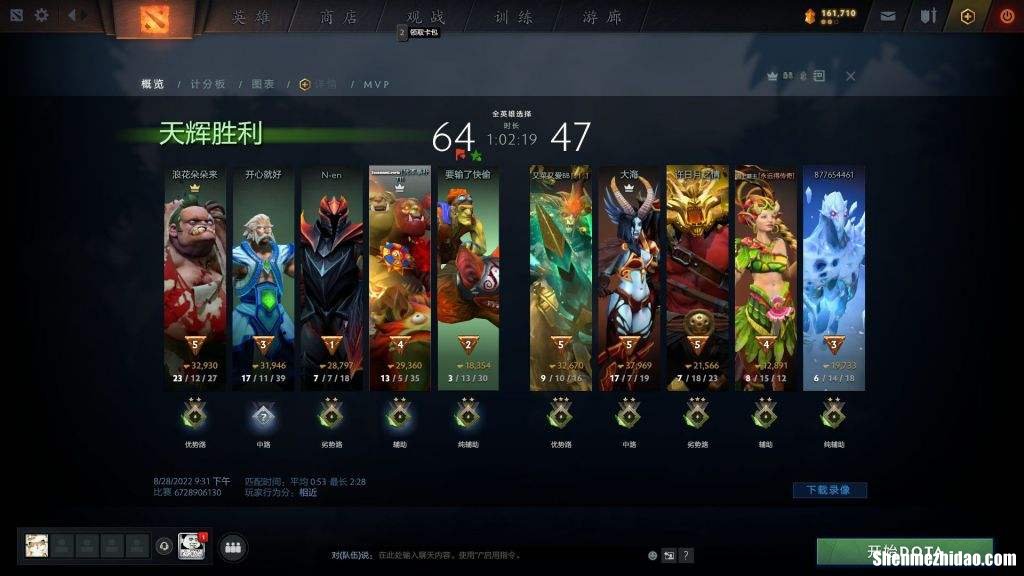The width and height of the screenshot is (1024, 576).
Task: Close the post-game summary with the X
Action: pyautogui.click(x=850, y=76)
